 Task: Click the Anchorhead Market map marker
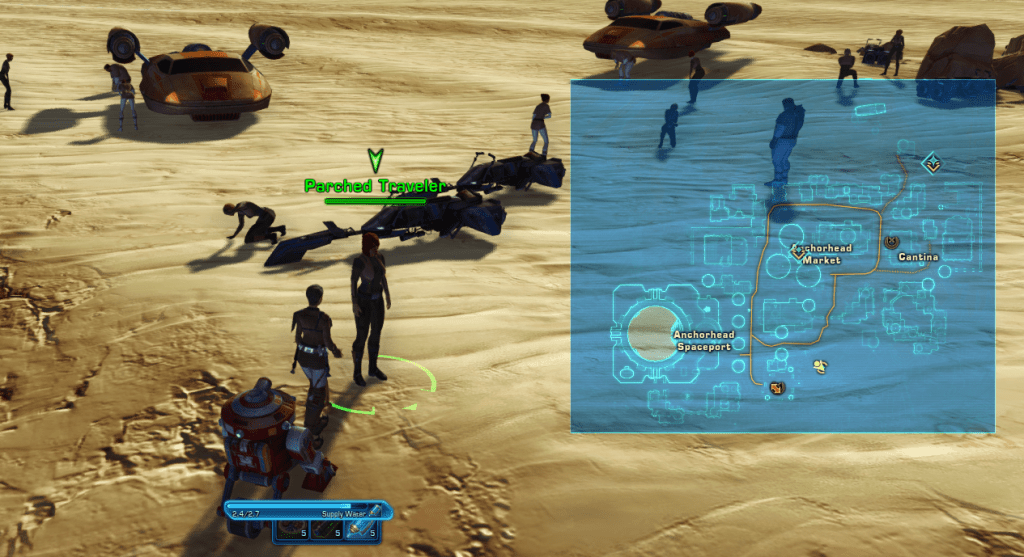(x=798, y=253)
